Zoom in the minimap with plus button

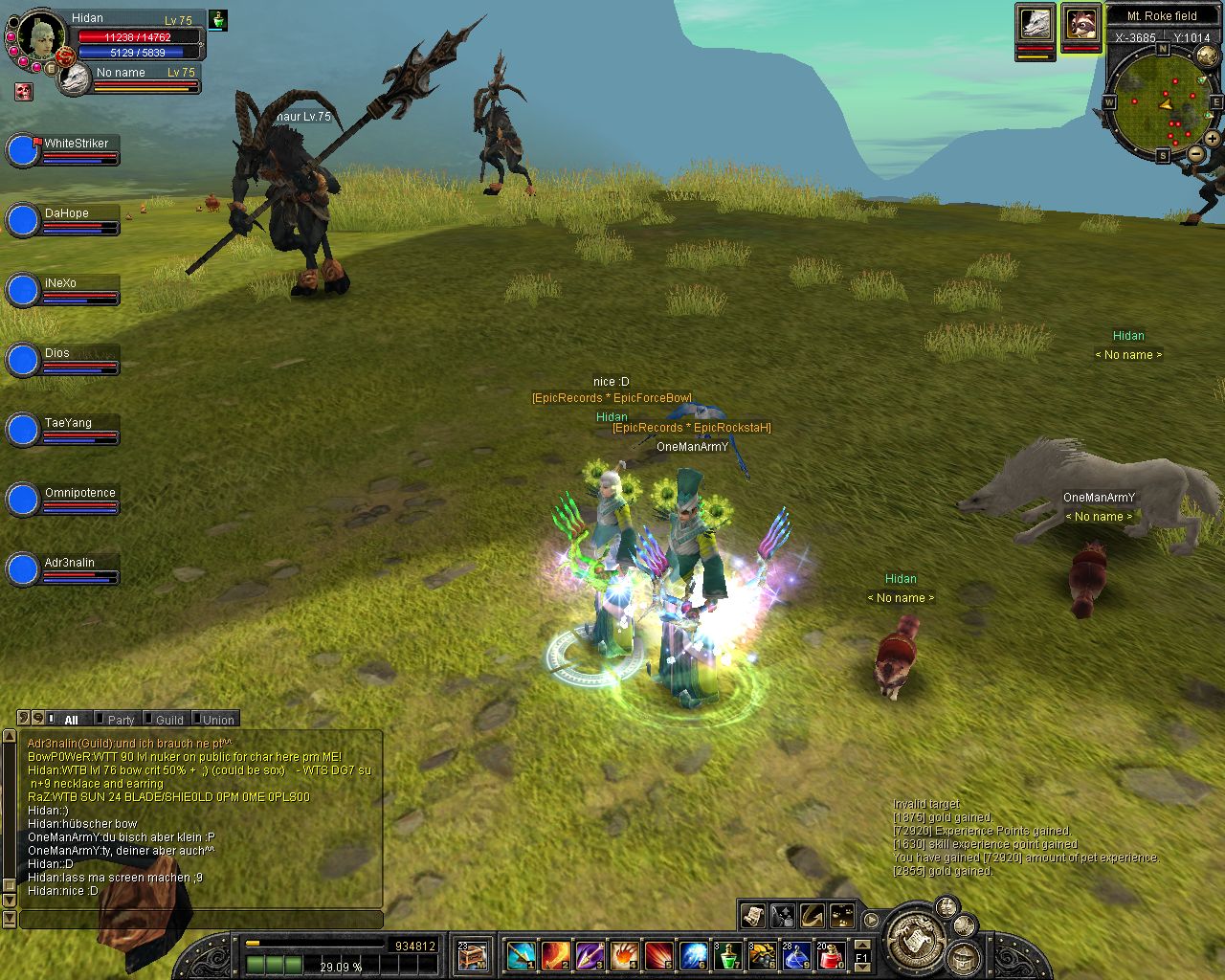tap(1212, 138)
